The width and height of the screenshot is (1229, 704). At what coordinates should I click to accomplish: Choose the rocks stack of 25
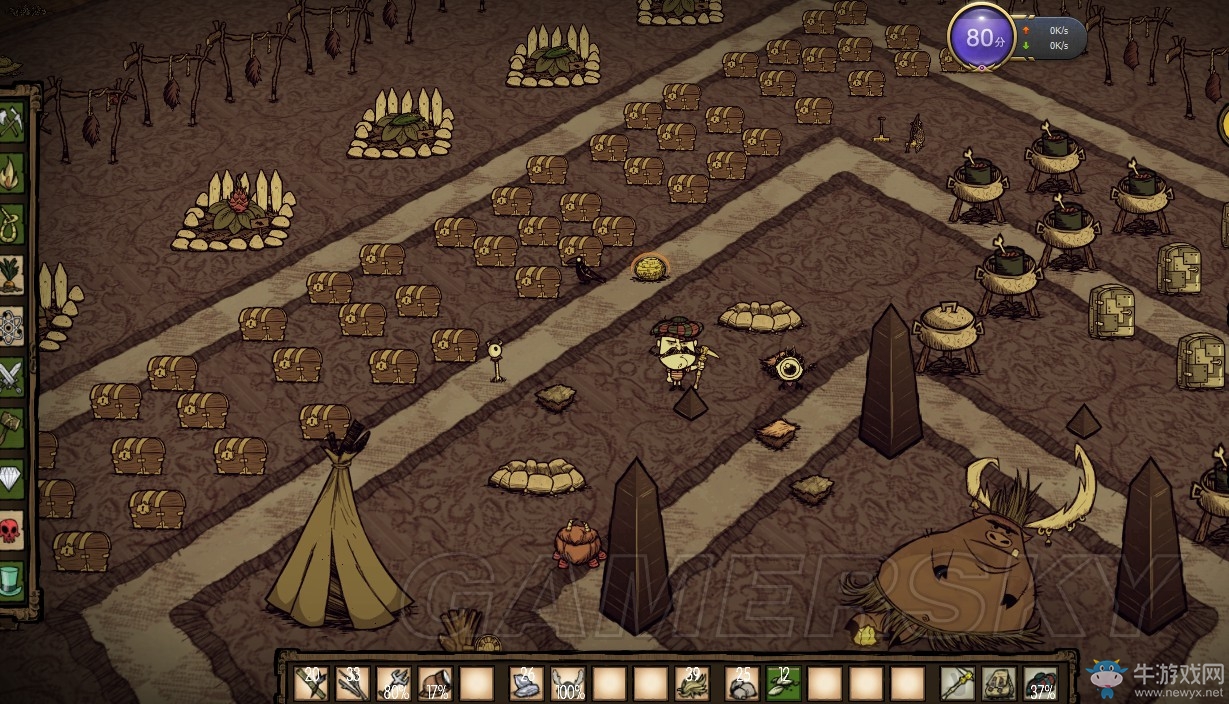tap(742, 684)
